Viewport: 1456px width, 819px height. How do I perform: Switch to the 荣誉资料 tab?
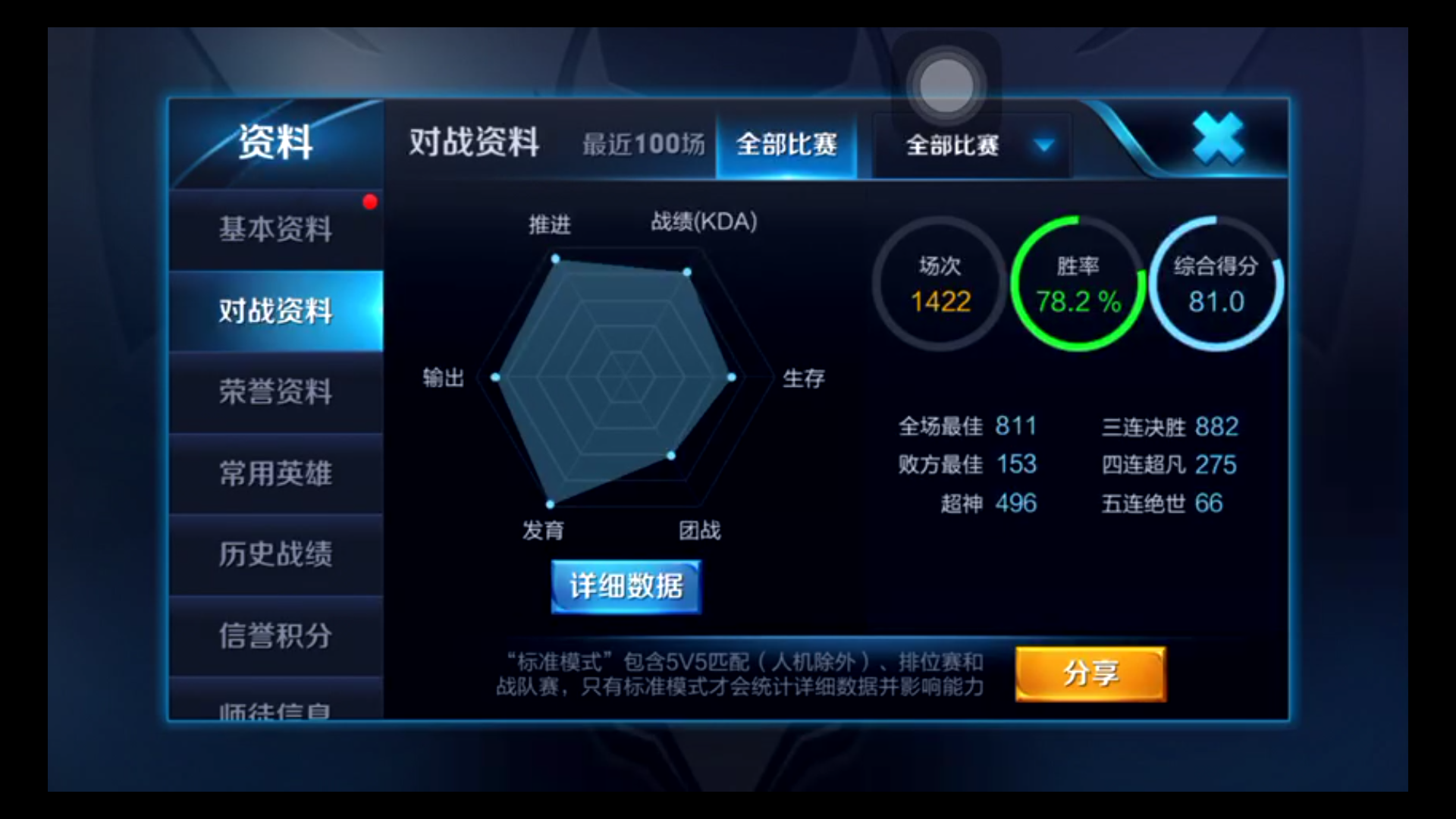tap(275, 393)
